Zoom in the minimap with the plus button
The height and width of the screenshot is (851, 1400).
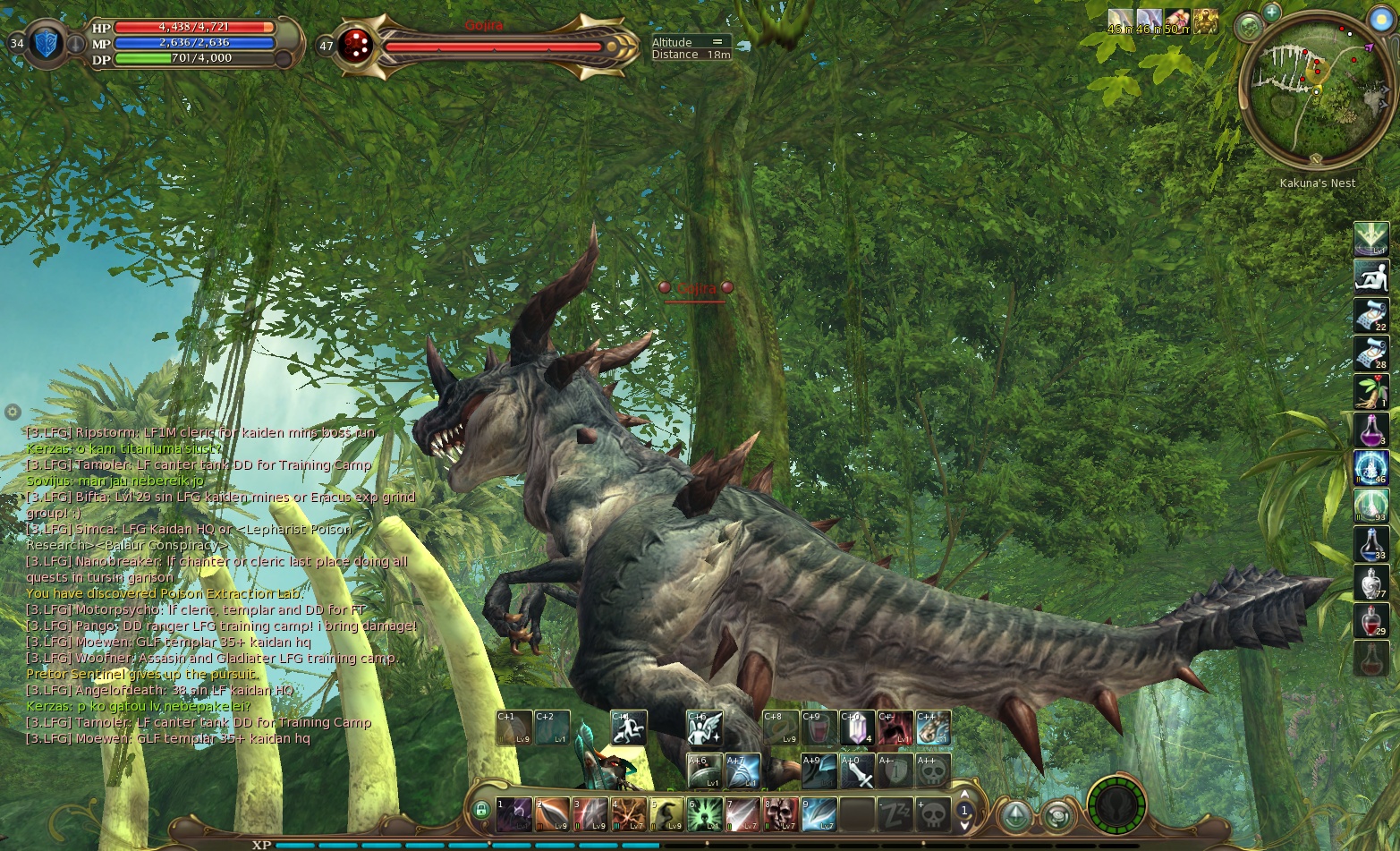pyautogui.click(x=1271, y=12)
